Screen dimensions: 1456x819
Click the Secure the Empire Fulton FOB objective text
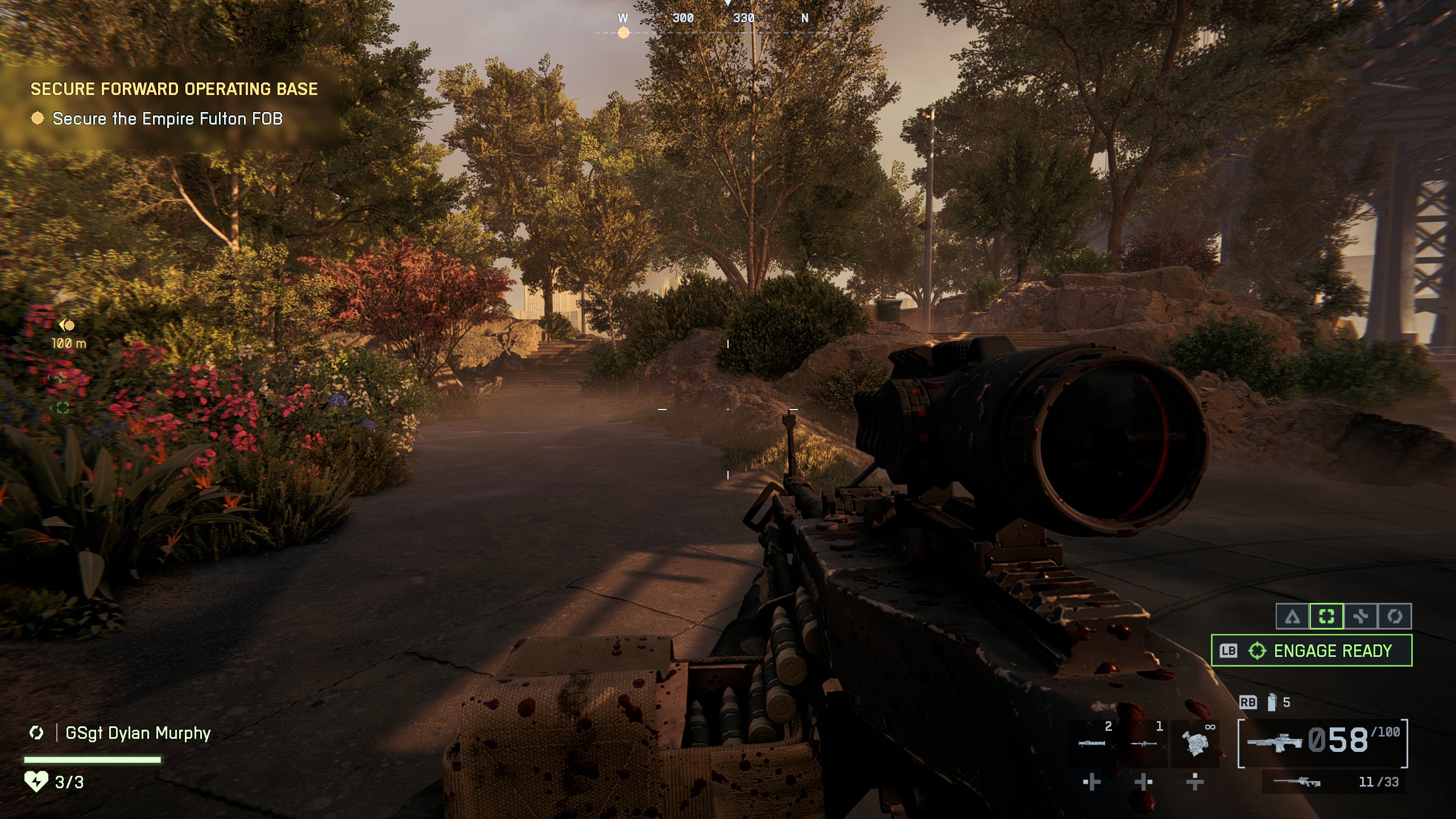[x=168, y=119]
